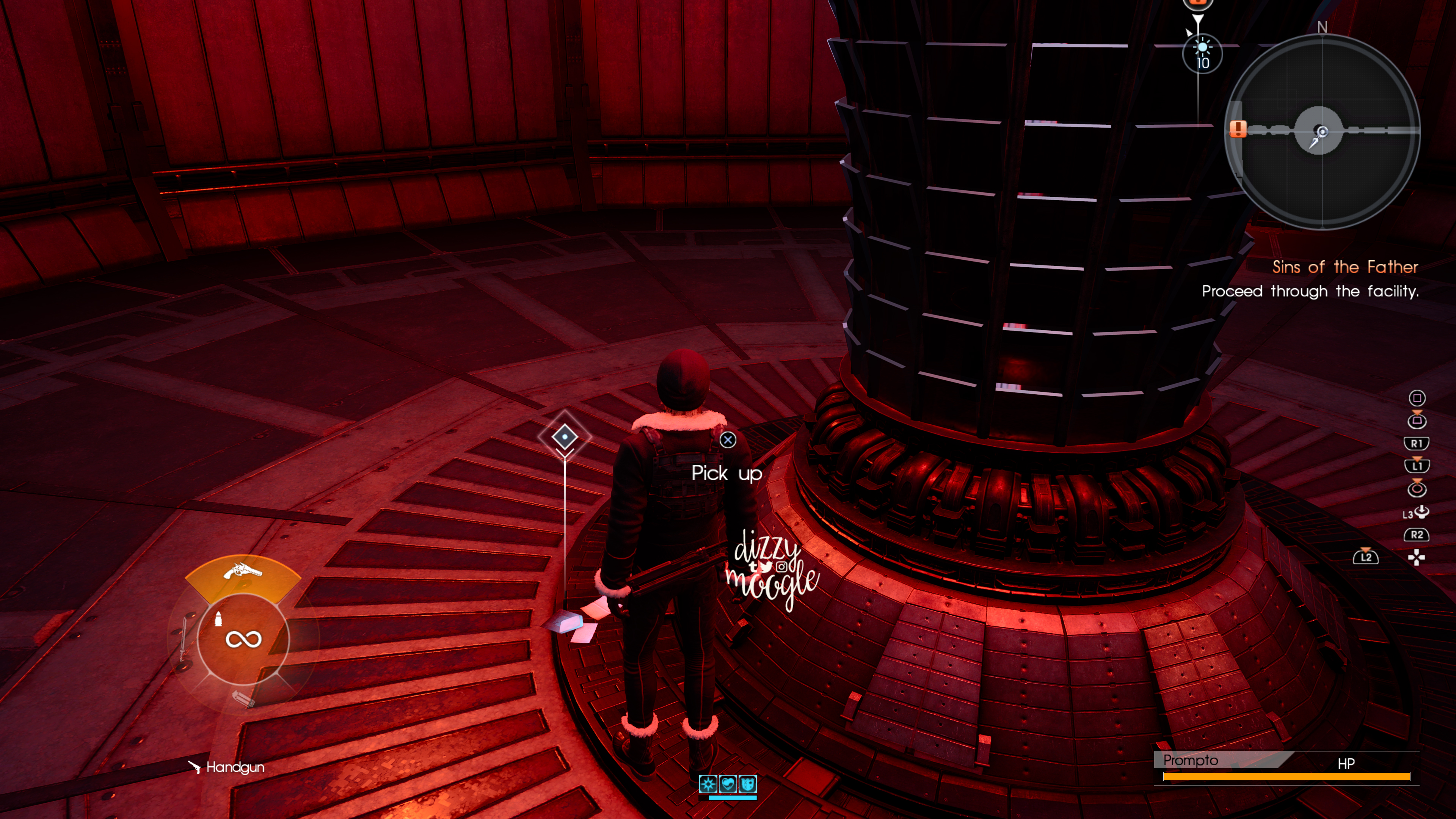Click the Handgun weapon name label
Screen dimensions: 1456x819
pyautogui.click(x=235, y=767)
